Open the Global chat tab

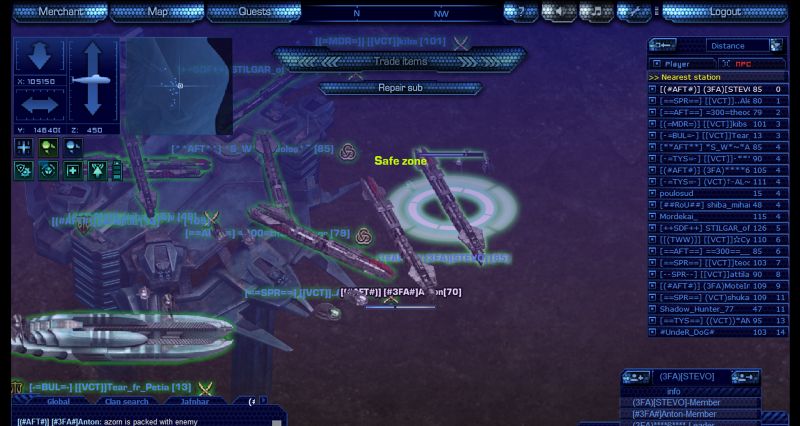[x=59, y=401]
